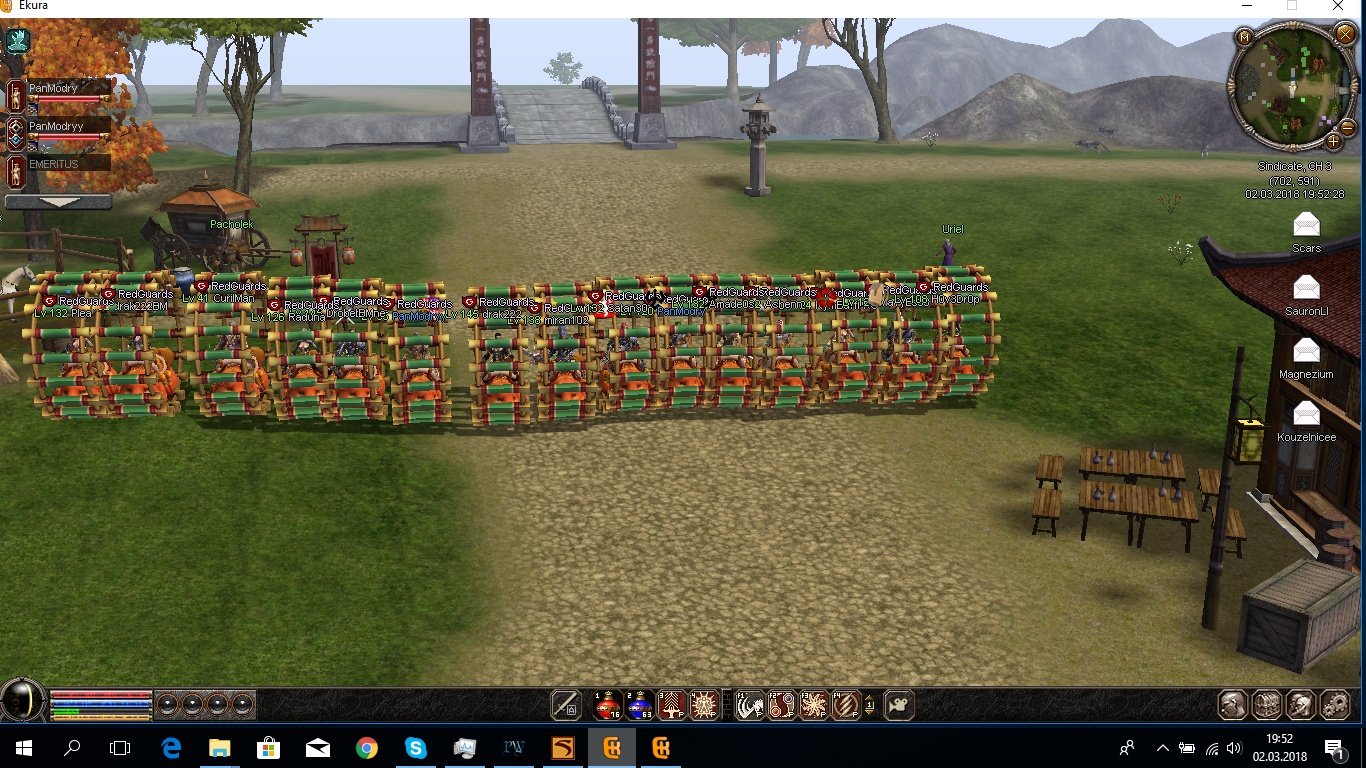Open the system settings gear button
Viewport: 1366px width, 768px height.
1334,705
